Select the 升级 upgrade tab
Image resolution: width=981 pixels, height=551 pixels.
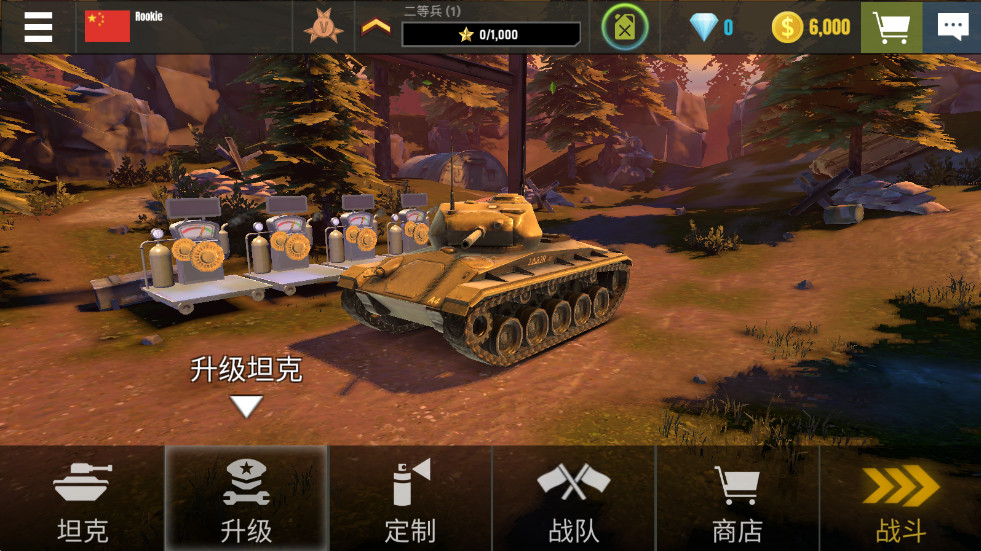pos(246,499)
